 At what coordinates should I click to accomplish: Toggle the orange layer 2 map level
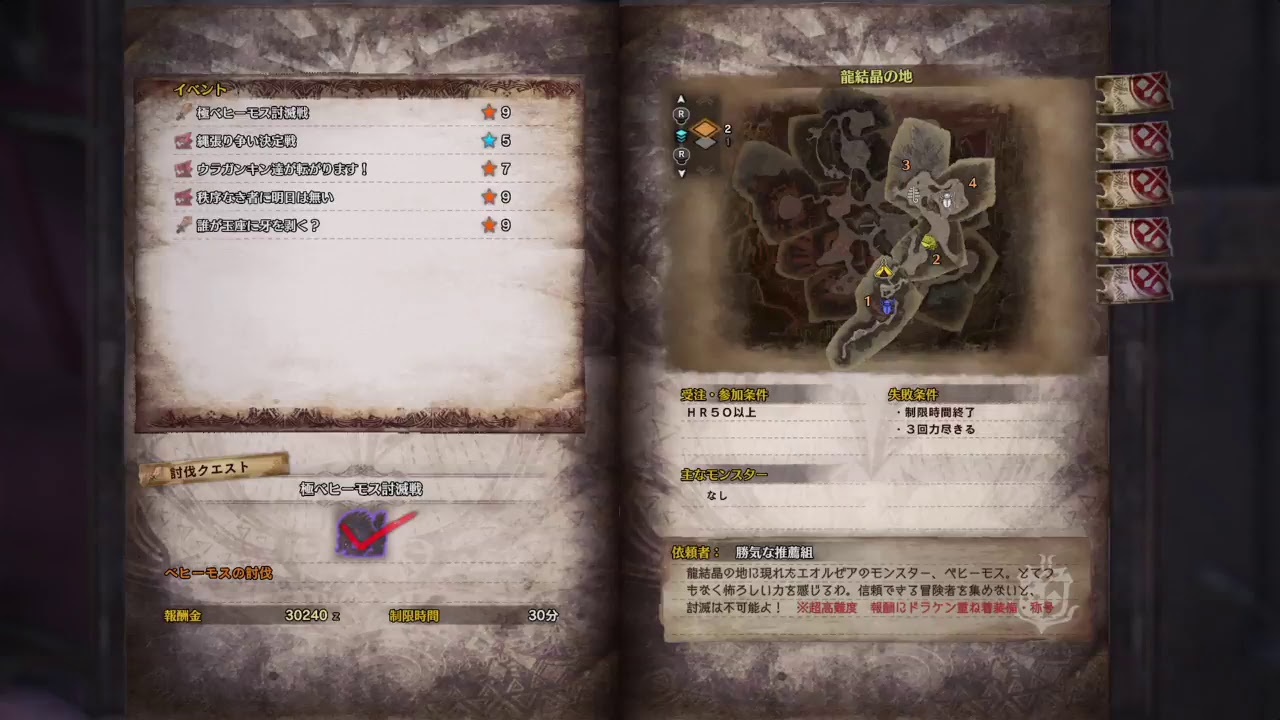tap(706, 128)
